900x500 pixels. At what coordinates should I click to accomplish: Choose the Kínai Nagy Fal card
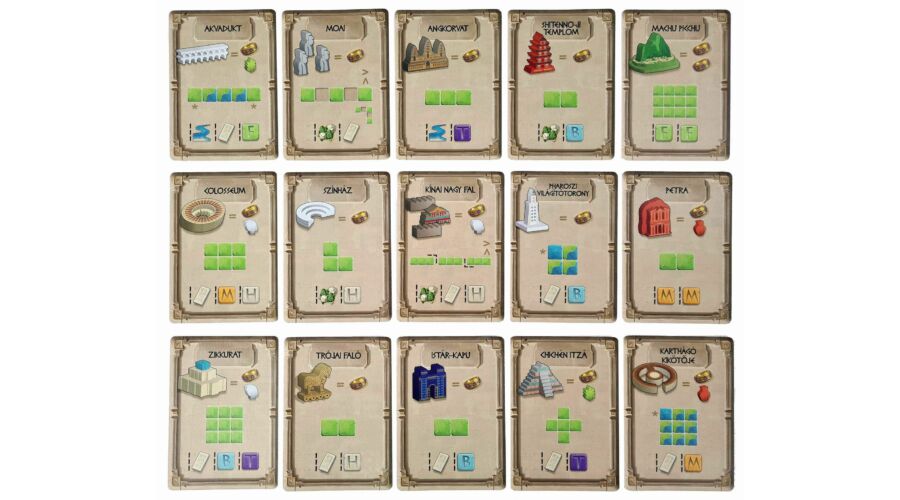pos(449,247)
